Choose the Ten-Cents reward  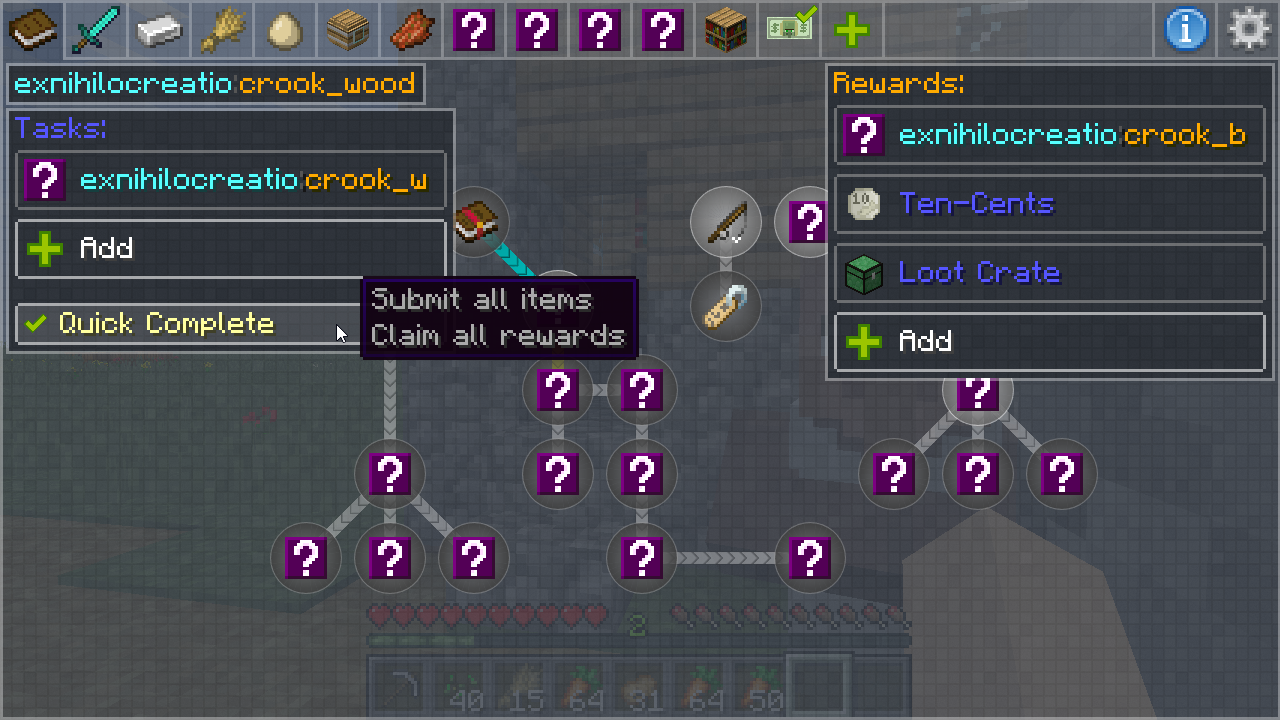(x=1049, y=204)
